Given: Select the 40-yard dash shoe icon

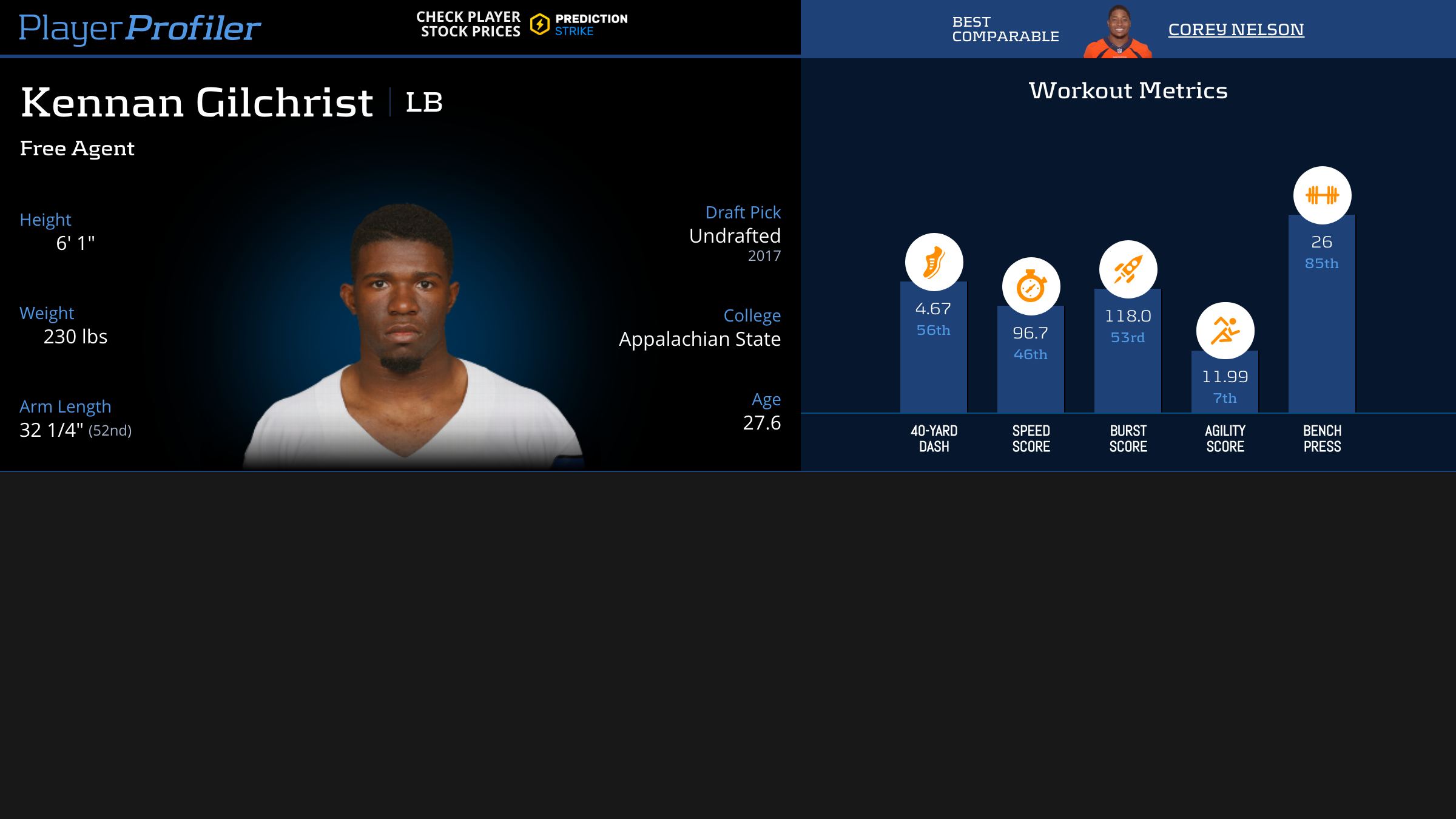Looking at the screenshot, I should [934, 262].
